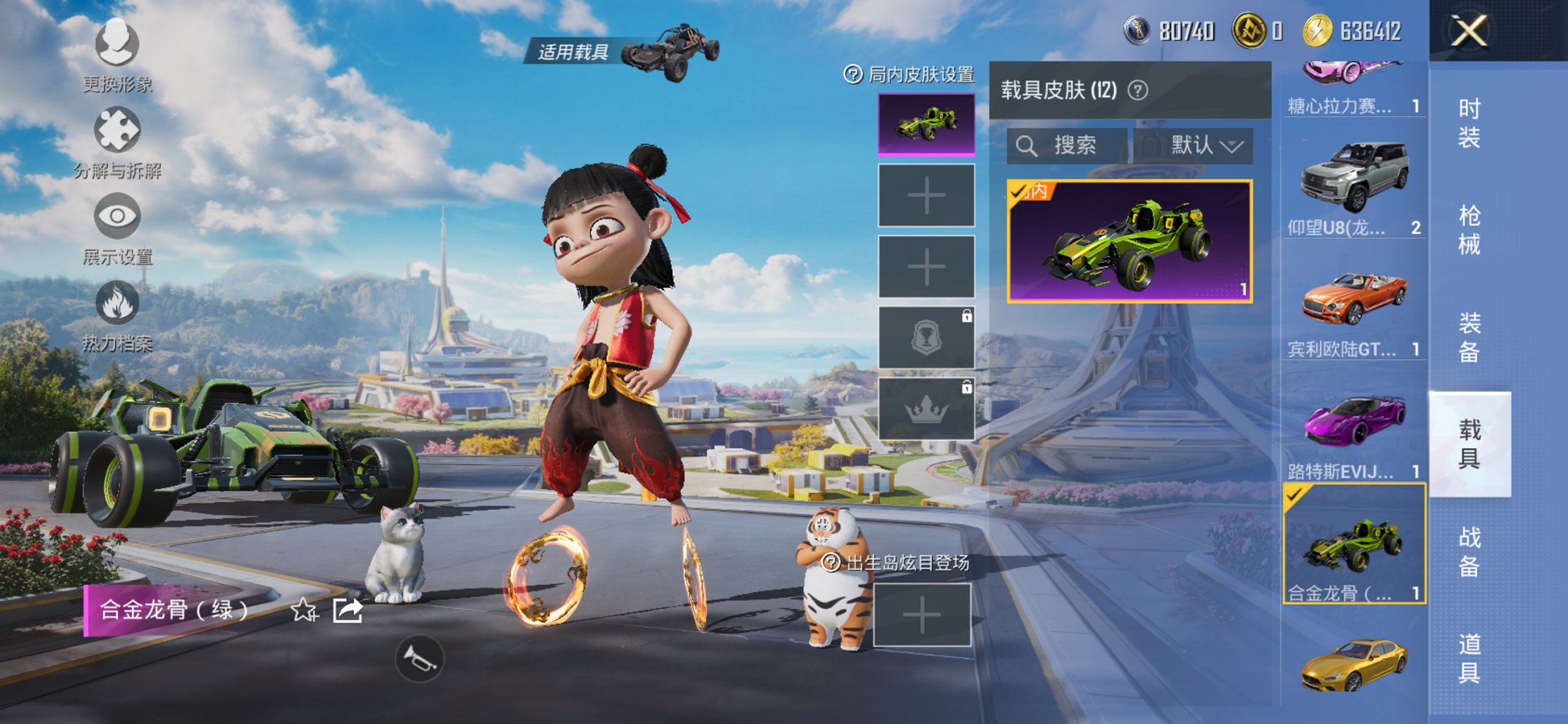Switch to the 战备 tab
1568x724 pixels.
click(x=1468, y=551)
